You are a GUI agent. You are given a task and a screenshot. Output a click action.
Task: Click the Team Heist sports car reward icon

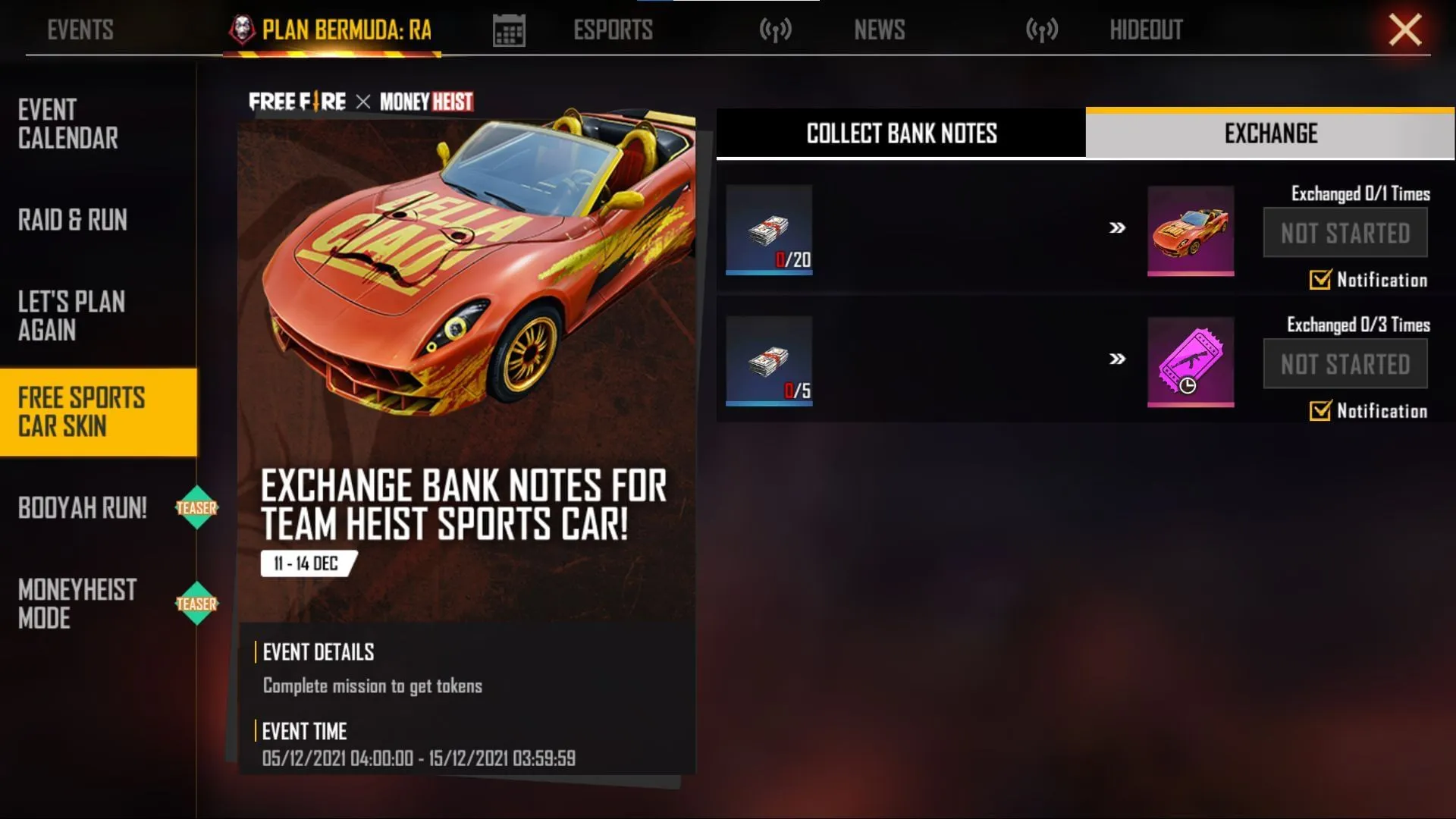[1191, 231]
